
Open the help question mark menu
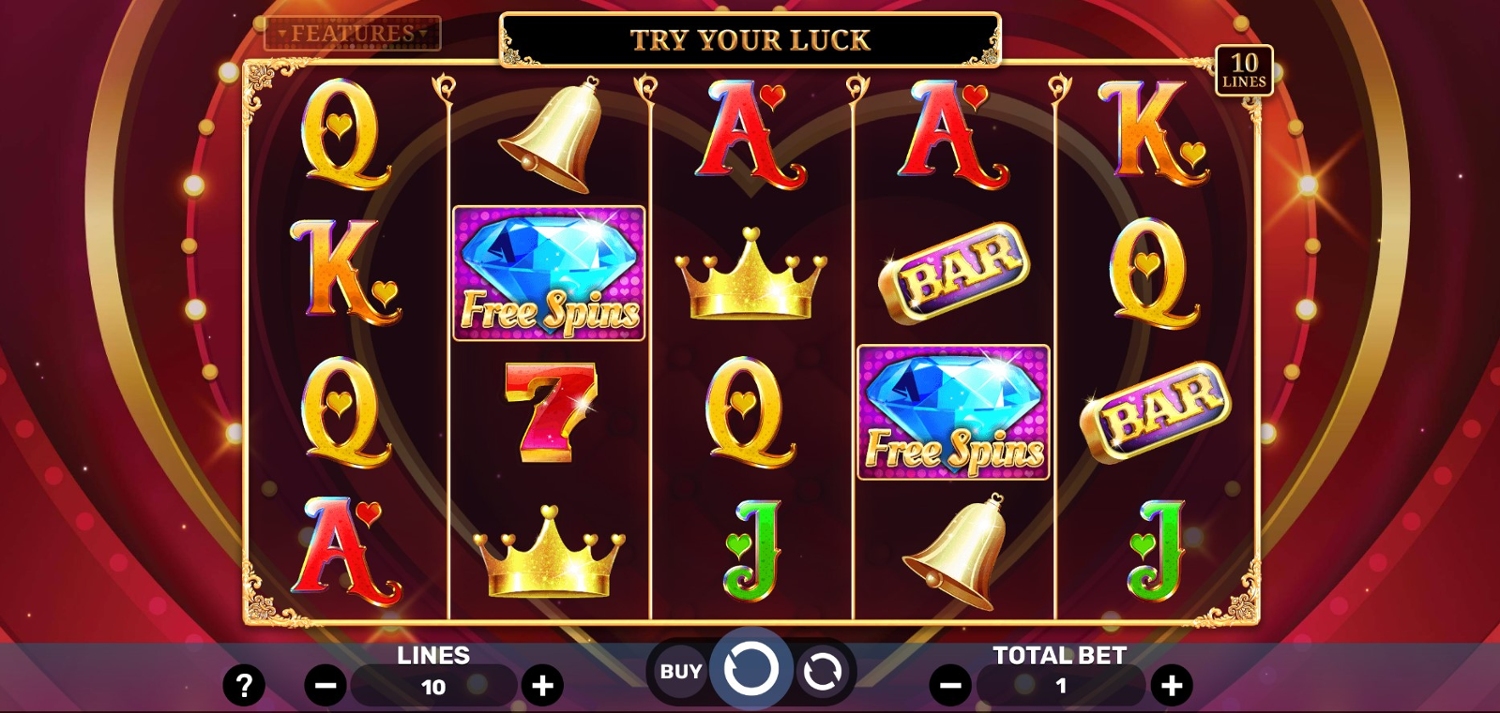click(244, 685)
